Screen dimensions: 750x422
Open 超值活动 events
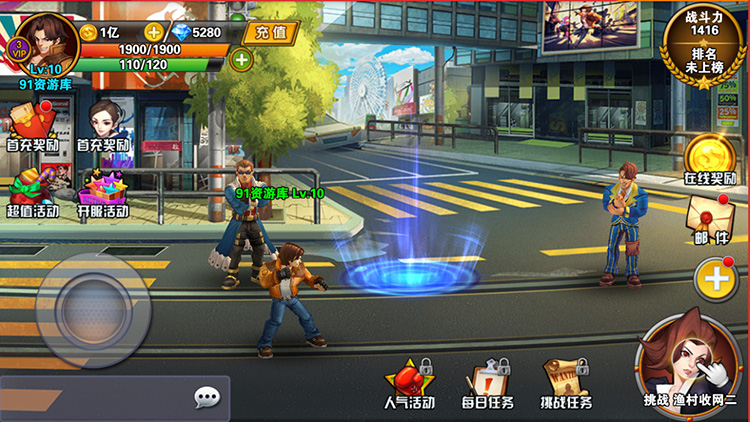tap(32, 192)
